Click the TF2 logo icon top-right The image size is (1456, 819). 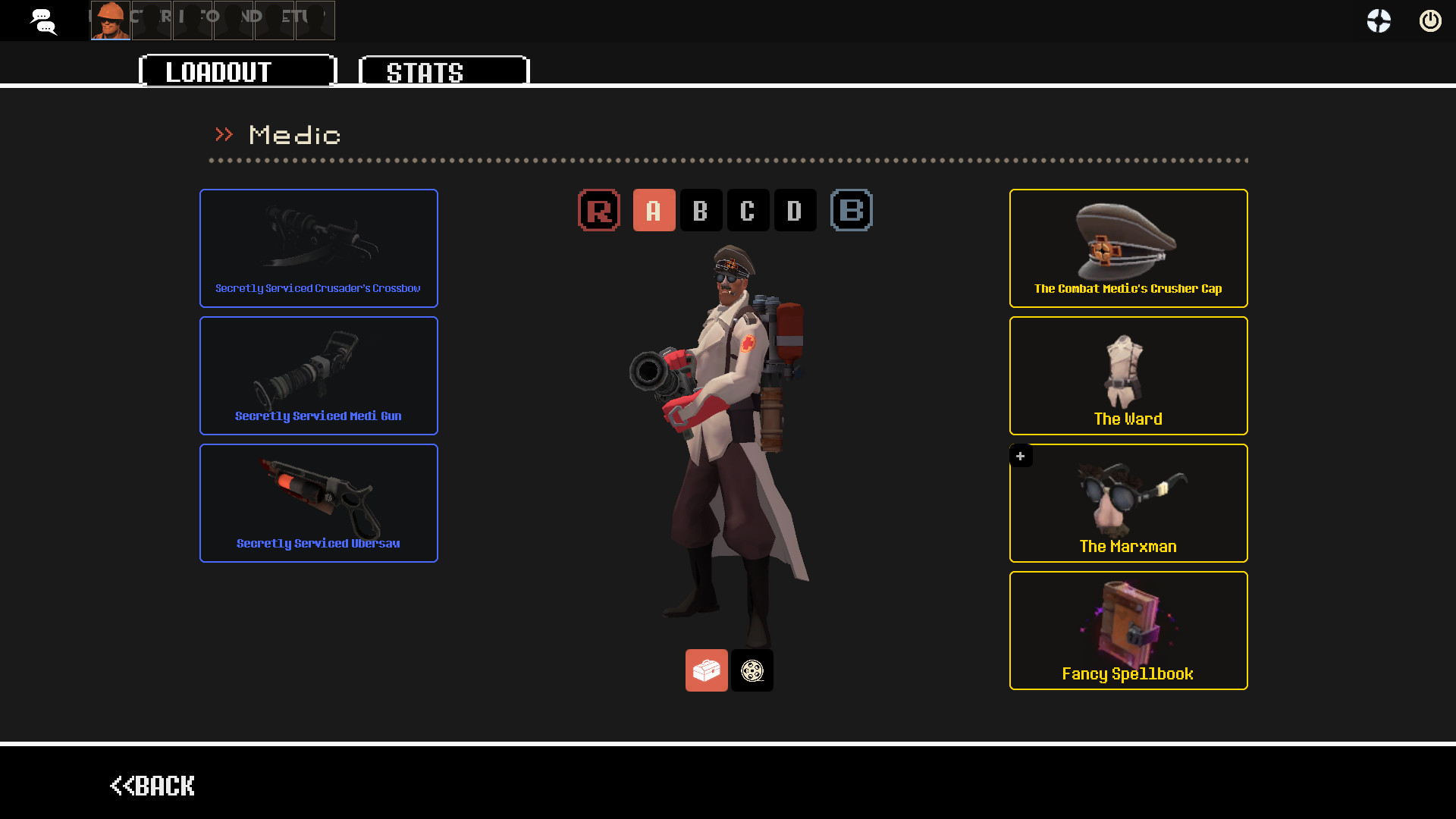pos(1378,20)
